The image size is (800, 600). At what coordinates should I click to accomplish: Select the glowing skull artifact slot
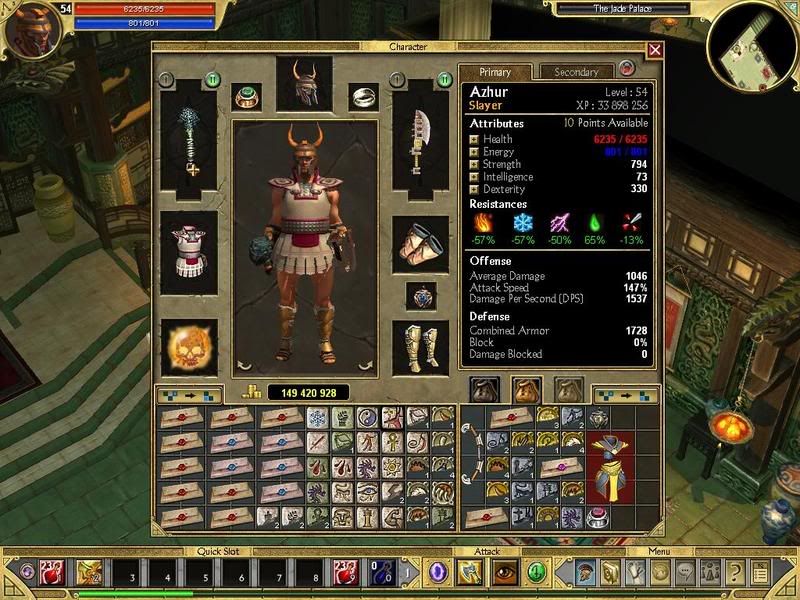(188, 346)
